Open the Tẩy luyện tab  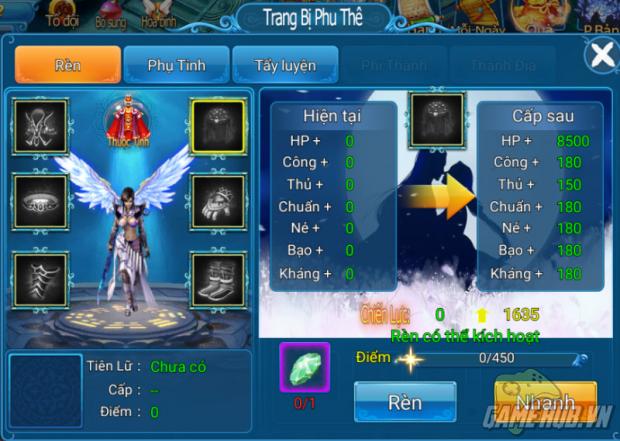(x=284, y=65)
